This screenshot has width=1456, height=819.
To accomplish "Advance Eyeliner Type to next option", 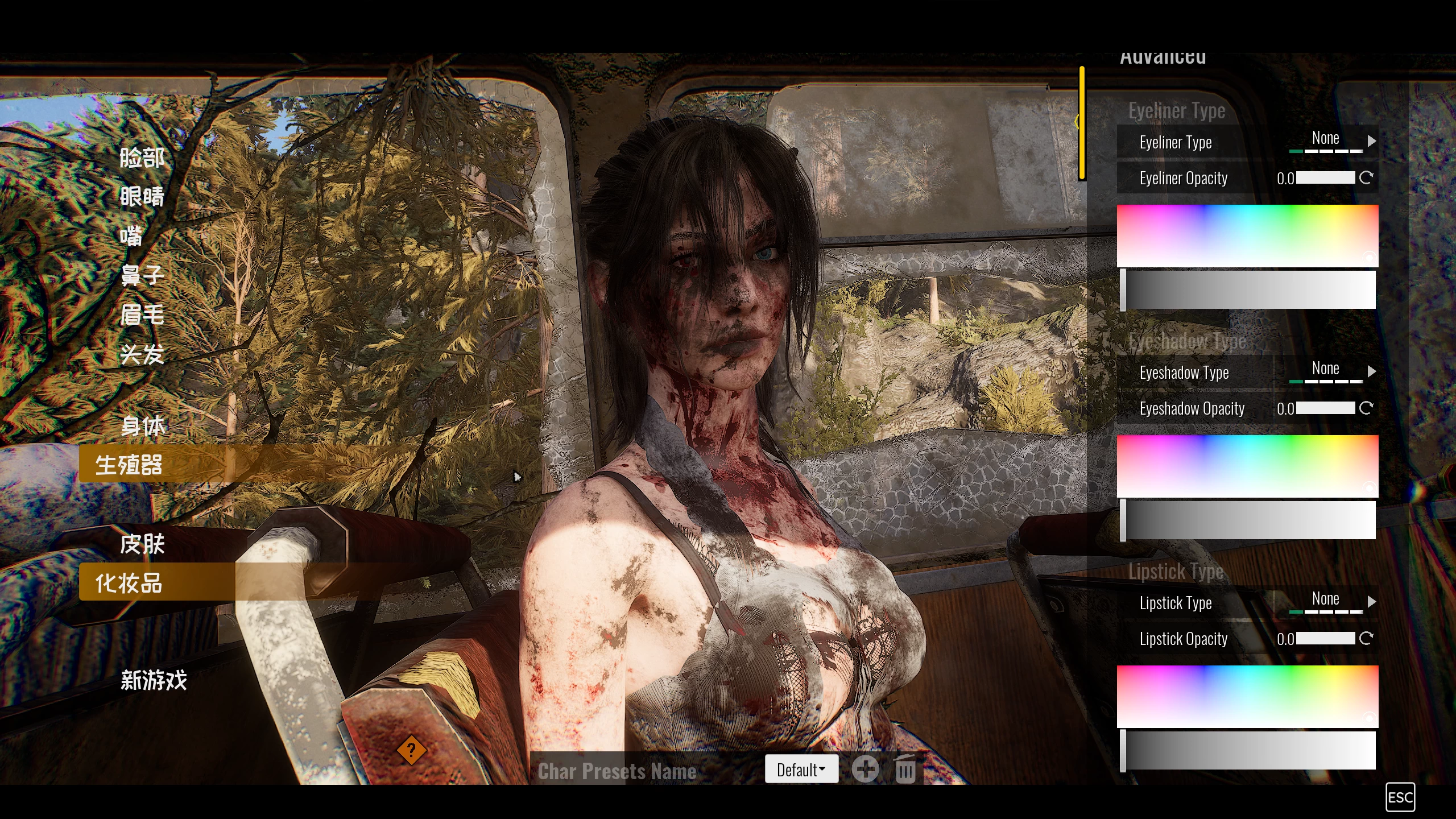I will click(x=1372, y=140).
